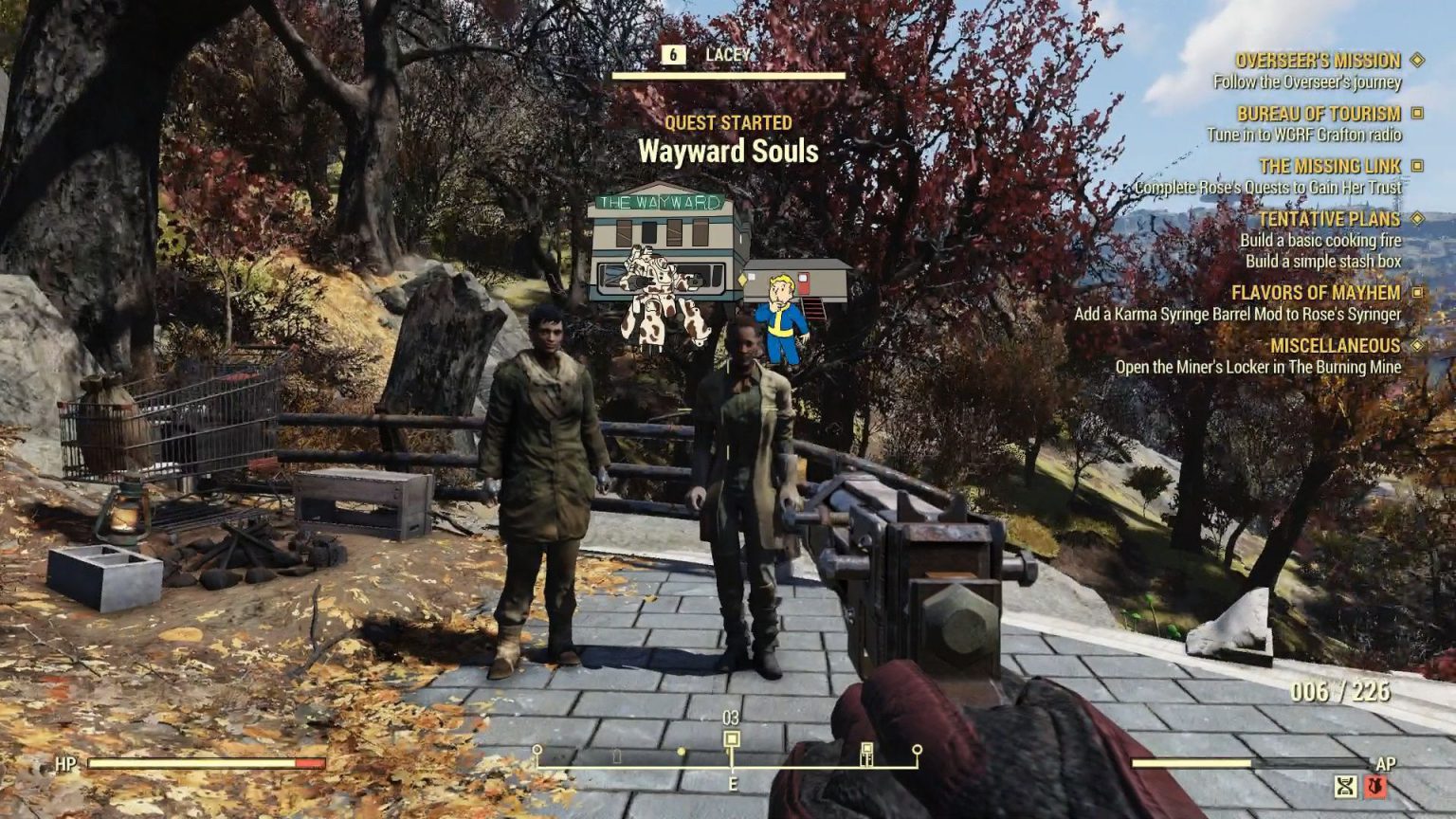Click the level 6 badge beside Lacey's name

[x=672, y=56]
